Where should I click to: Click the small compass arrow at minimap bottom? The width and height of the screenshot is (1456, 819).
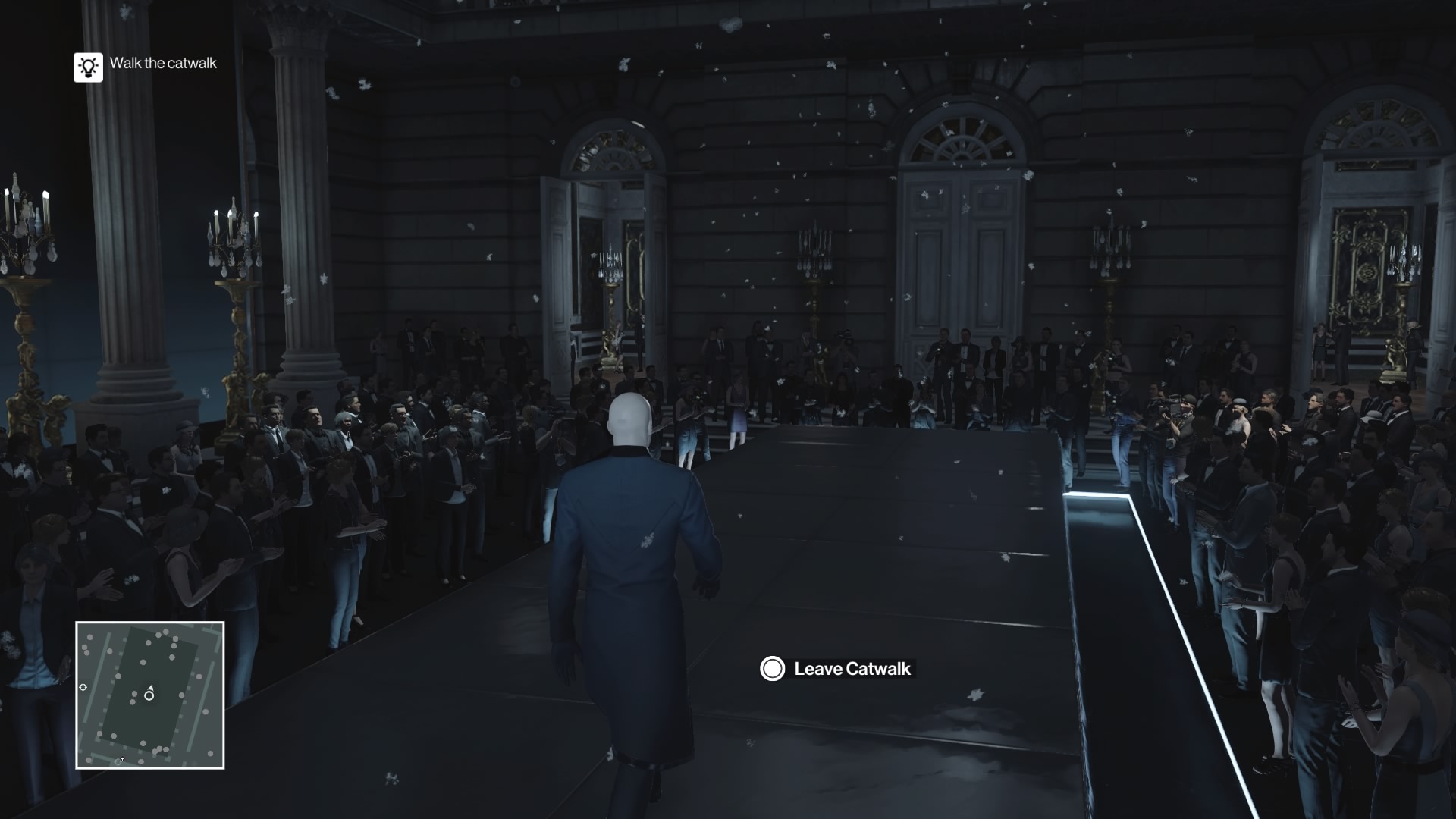click(x=122, y=759)
